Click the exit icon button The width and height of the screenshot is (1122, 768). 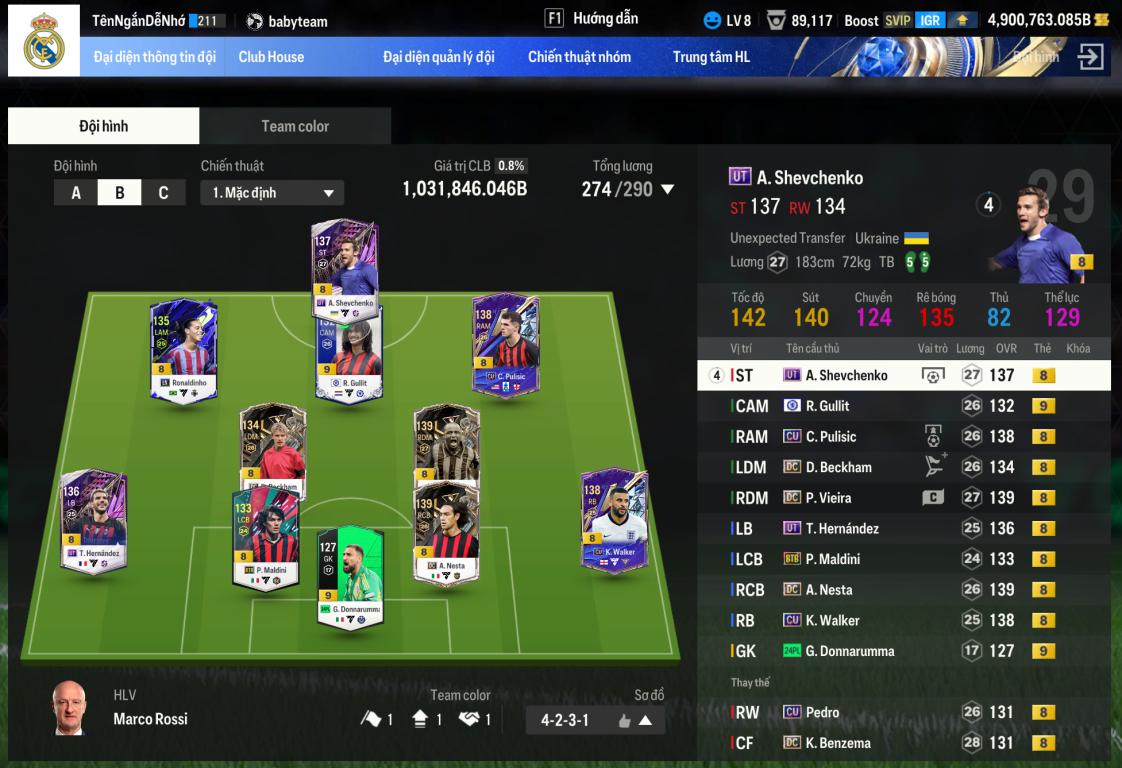(1090, 57)
